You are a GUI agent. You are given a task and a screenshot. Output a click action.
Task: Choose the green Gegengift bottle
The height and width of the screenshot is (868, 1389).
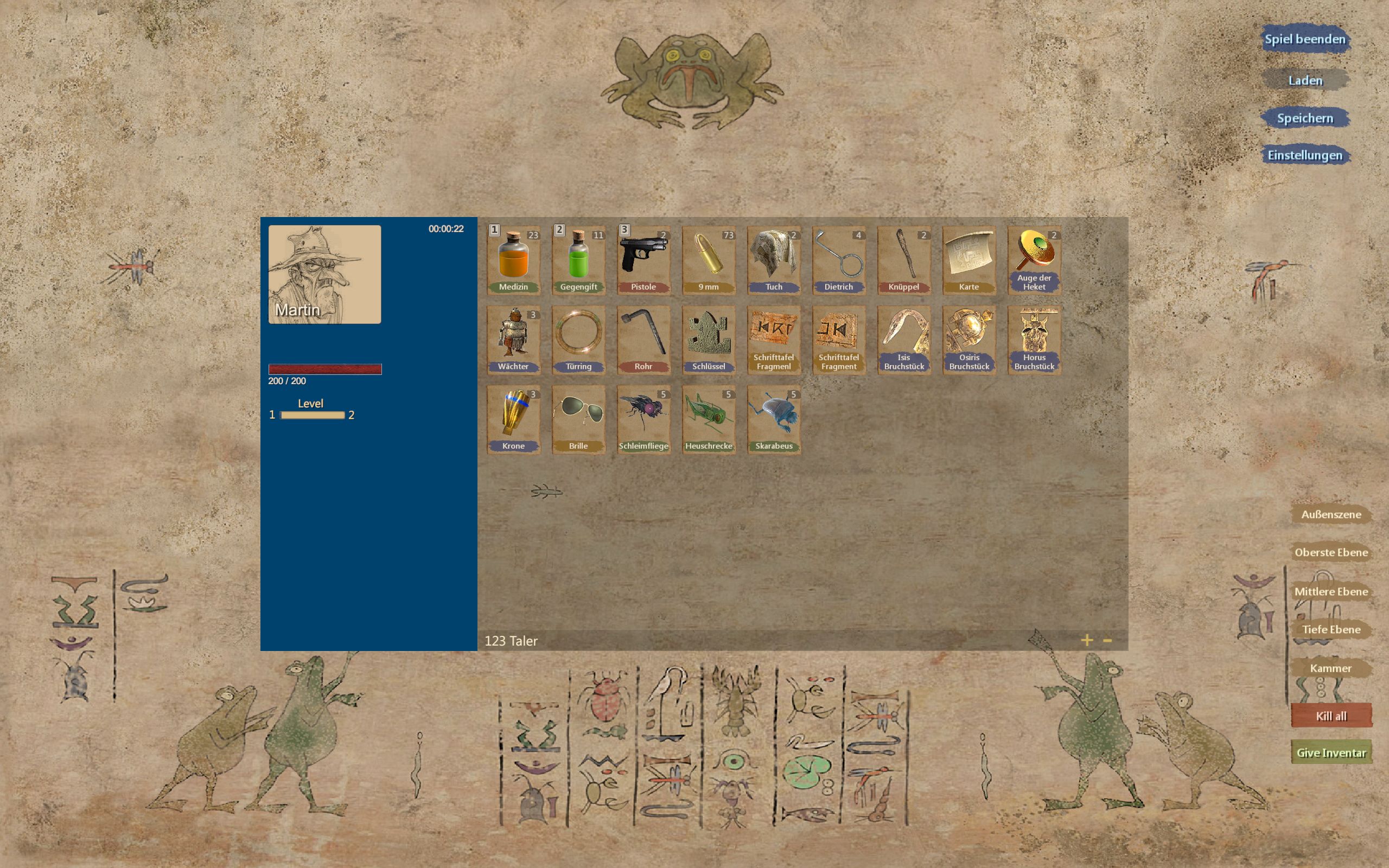pyautogui.click(x=578, y=260)
